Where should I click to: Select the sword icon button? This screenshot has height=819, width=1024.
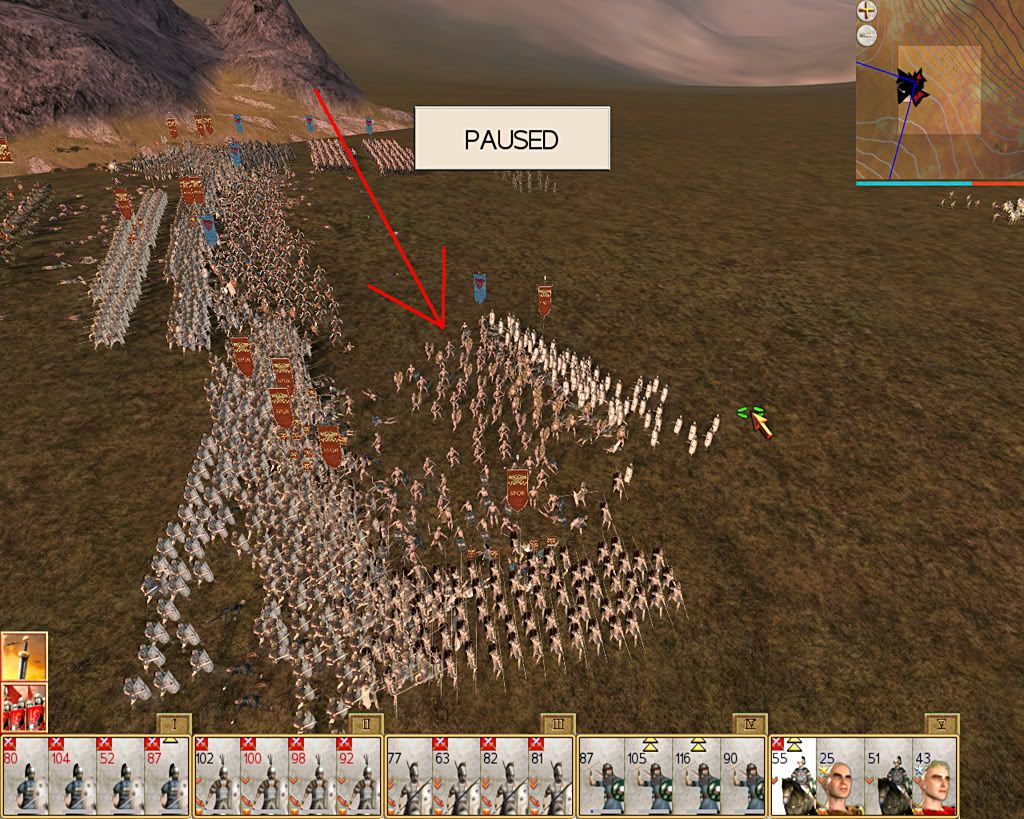click(x=23, y=656)
